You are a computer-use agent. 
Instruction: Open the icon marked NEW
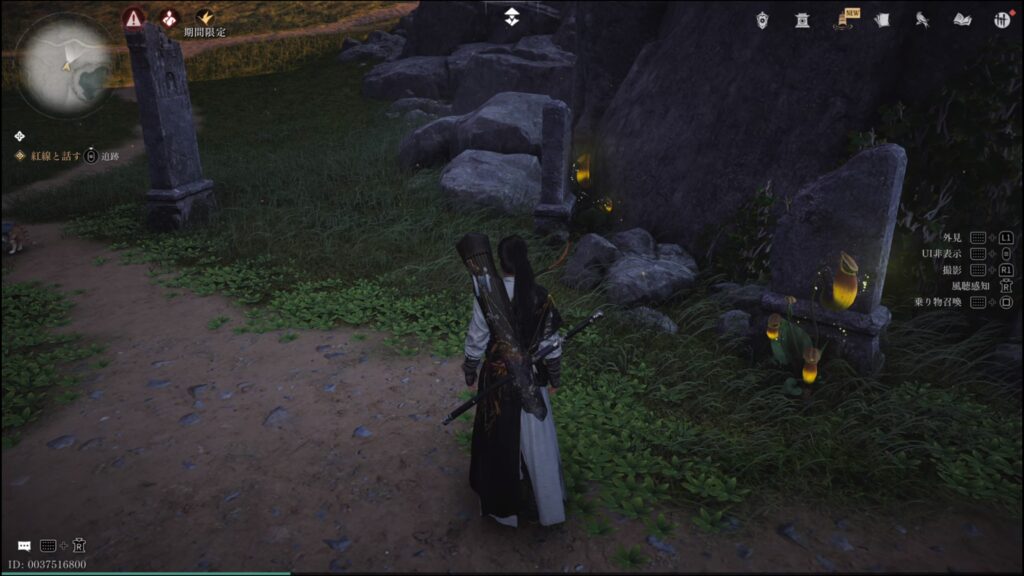point(844,19)
